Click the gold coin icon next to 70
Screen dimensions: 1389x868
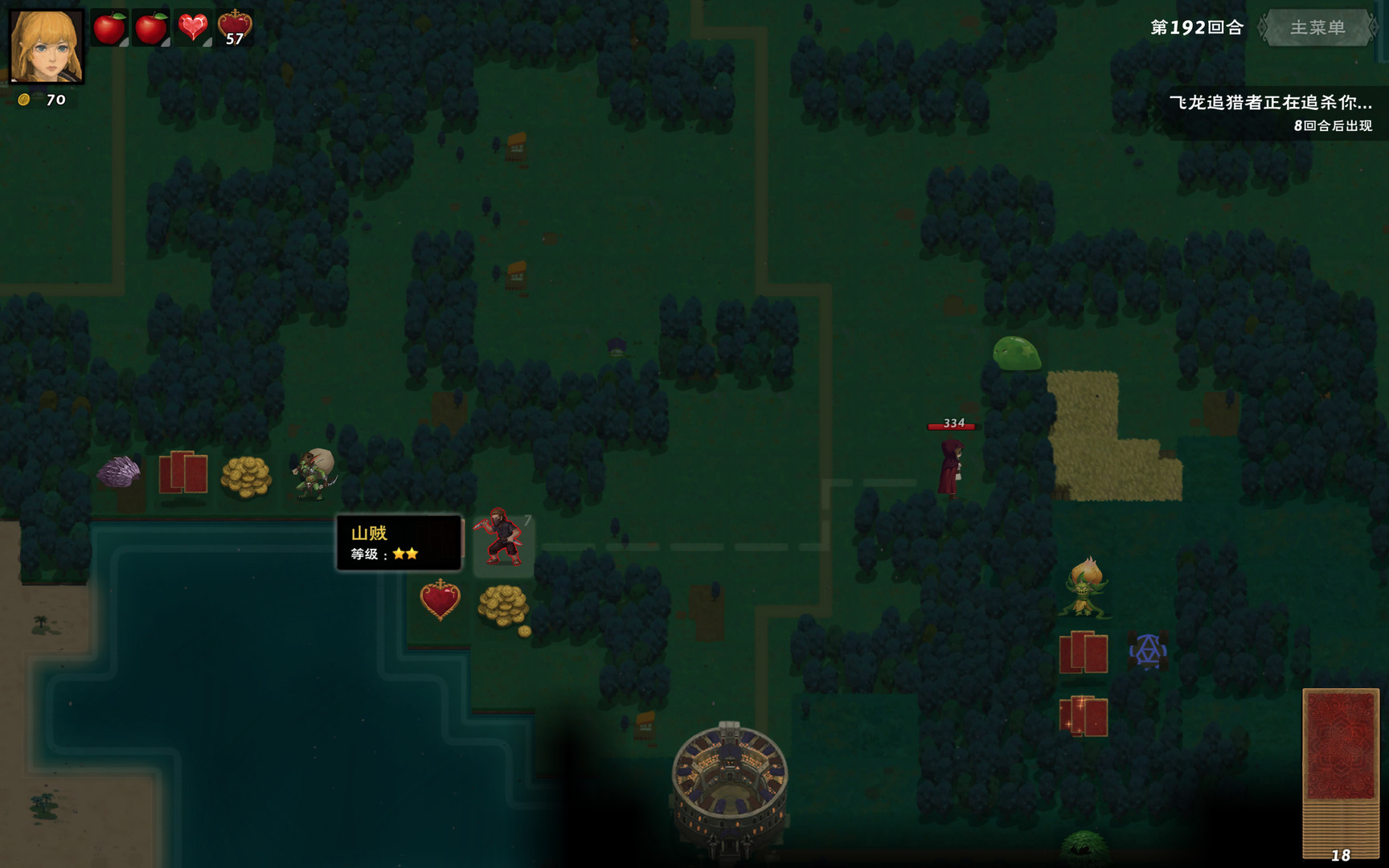(x=25, y=100)
